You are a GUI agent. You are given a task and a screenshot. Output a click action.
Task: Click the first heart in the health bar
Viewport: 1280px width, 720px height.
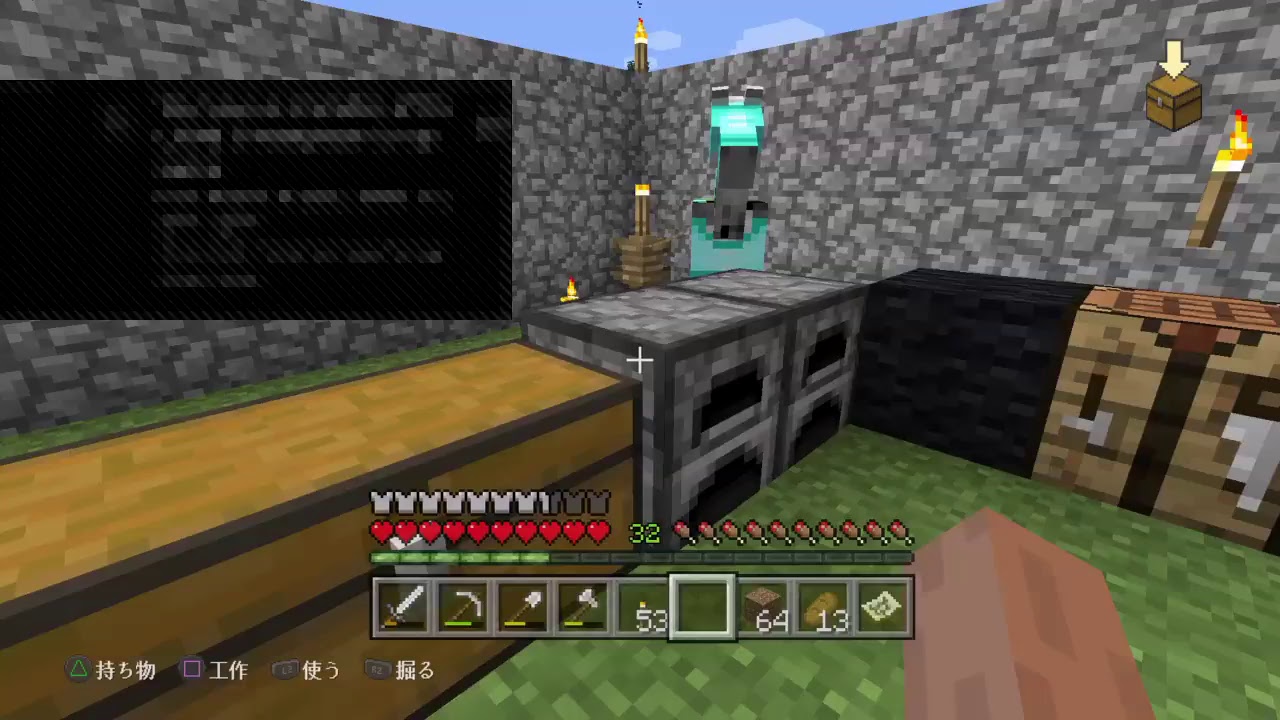[x=381, y=533]
